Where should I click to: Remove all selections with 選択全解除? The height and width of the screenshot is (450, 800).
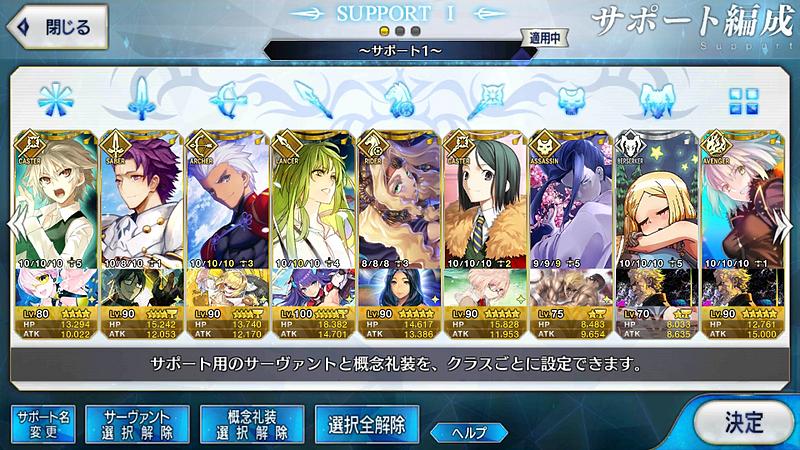367,423
